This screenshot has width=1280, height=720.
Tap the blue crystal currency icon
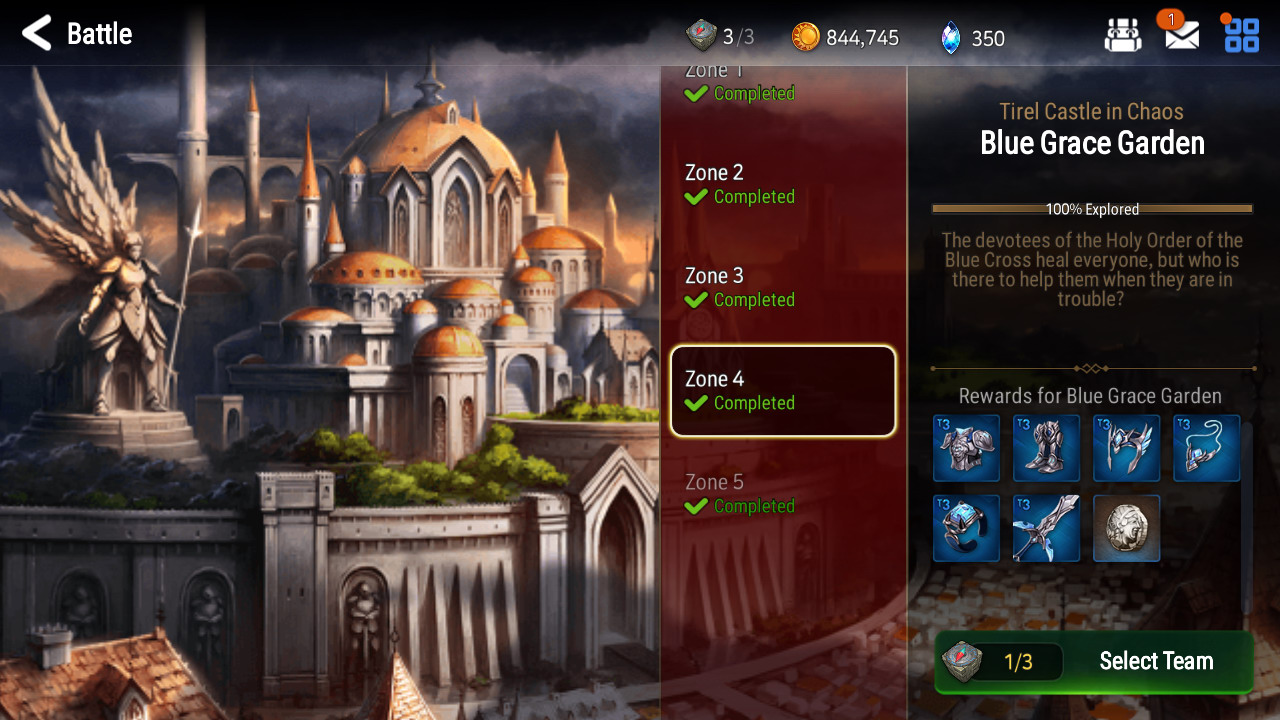[x=950, y=38]
